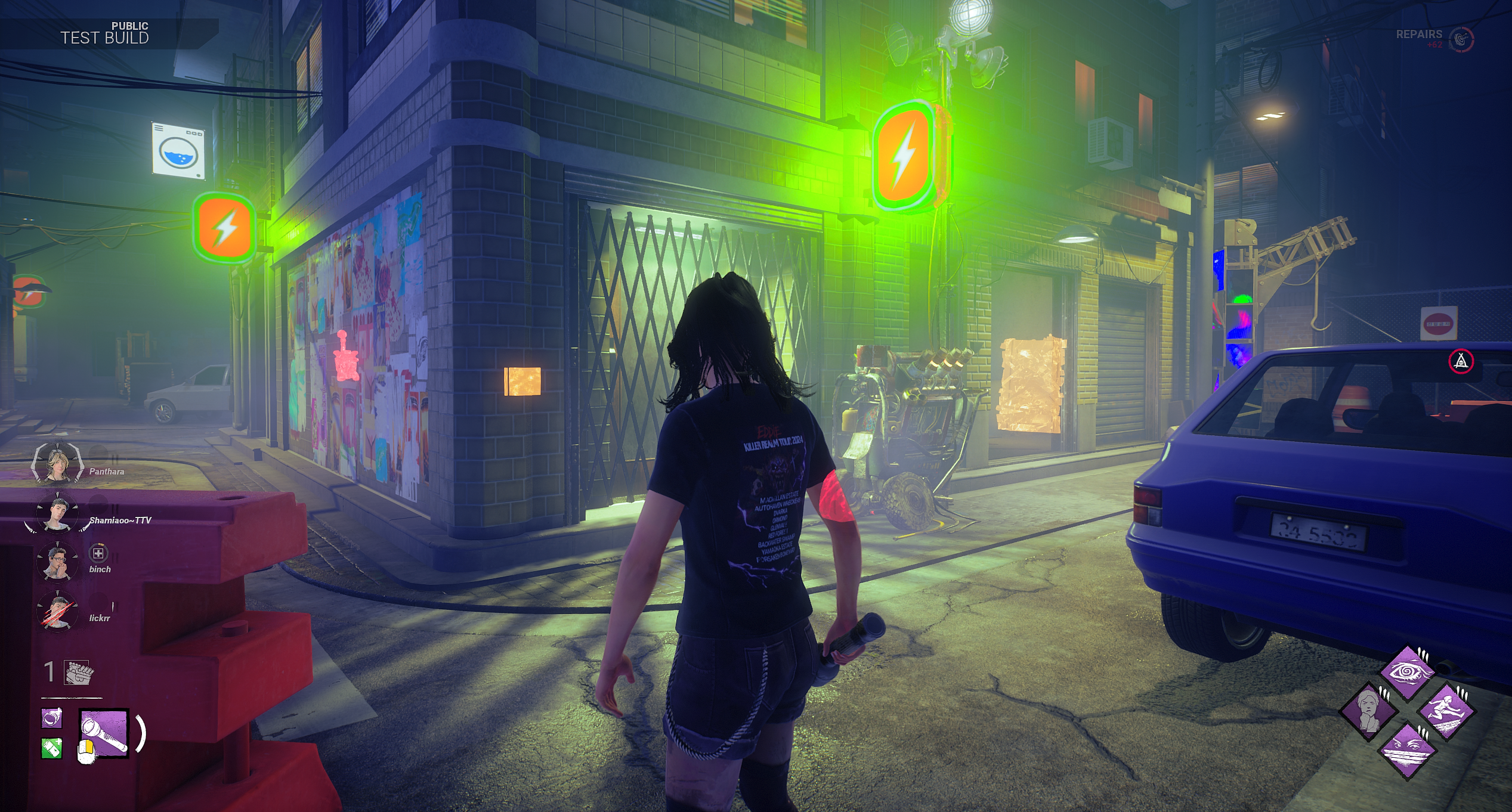Click the red-circled status marker icon
The width and height of the screenshot is (1512, 812).
click(1461, 361)
